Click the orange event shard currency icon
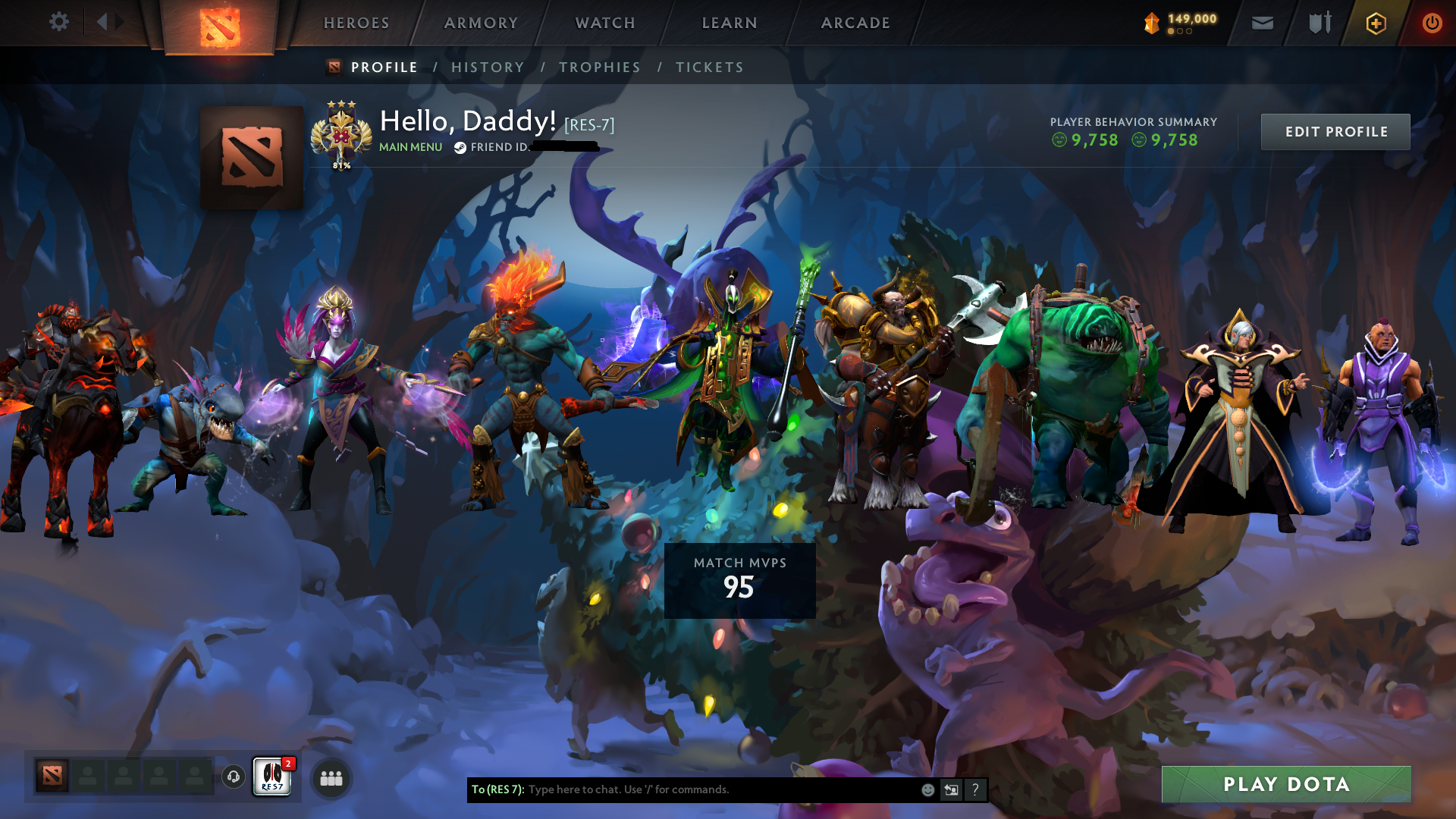 tap(1150, 22)
